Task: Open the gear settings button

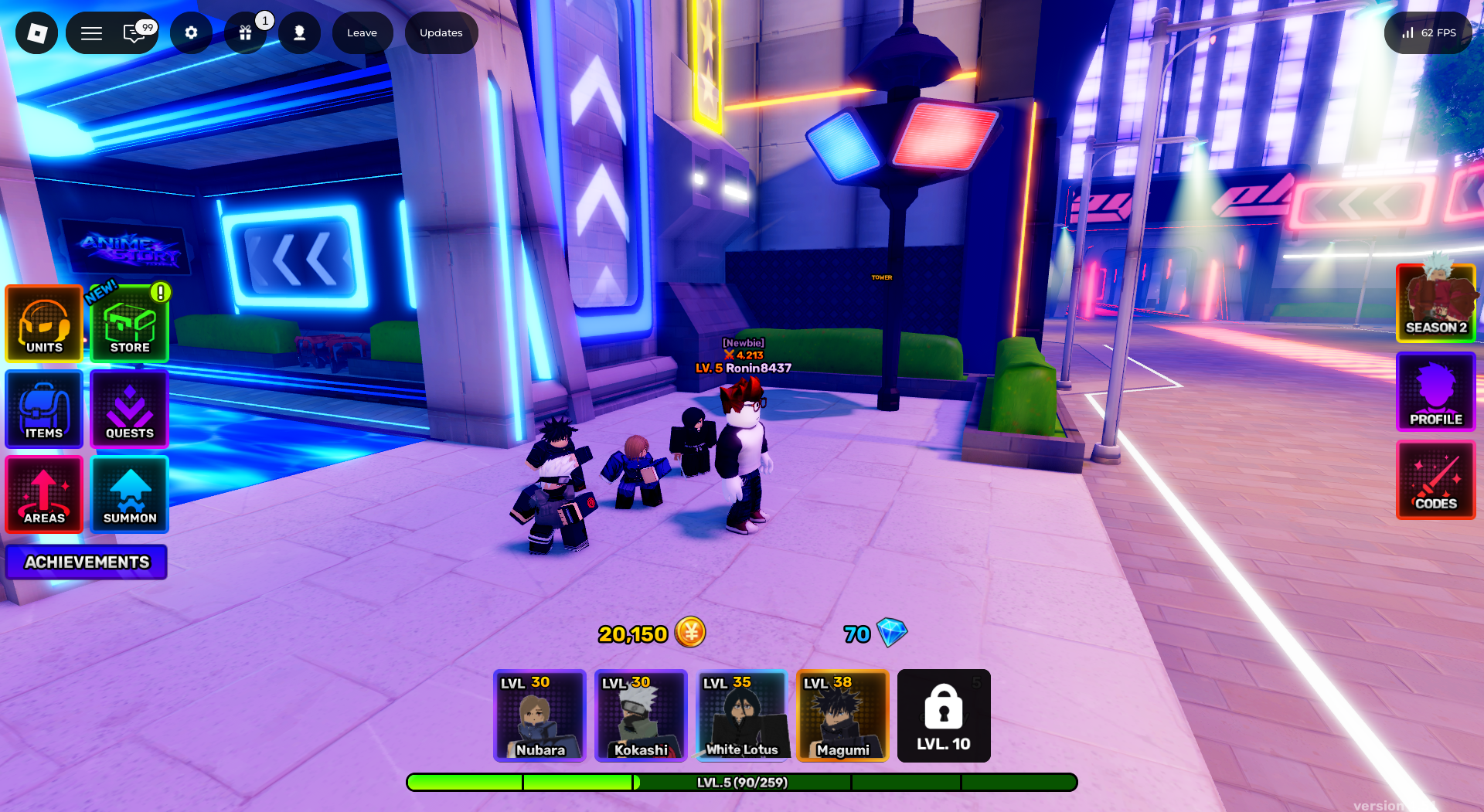Action: pyautogui.click(x=191, y=32)
